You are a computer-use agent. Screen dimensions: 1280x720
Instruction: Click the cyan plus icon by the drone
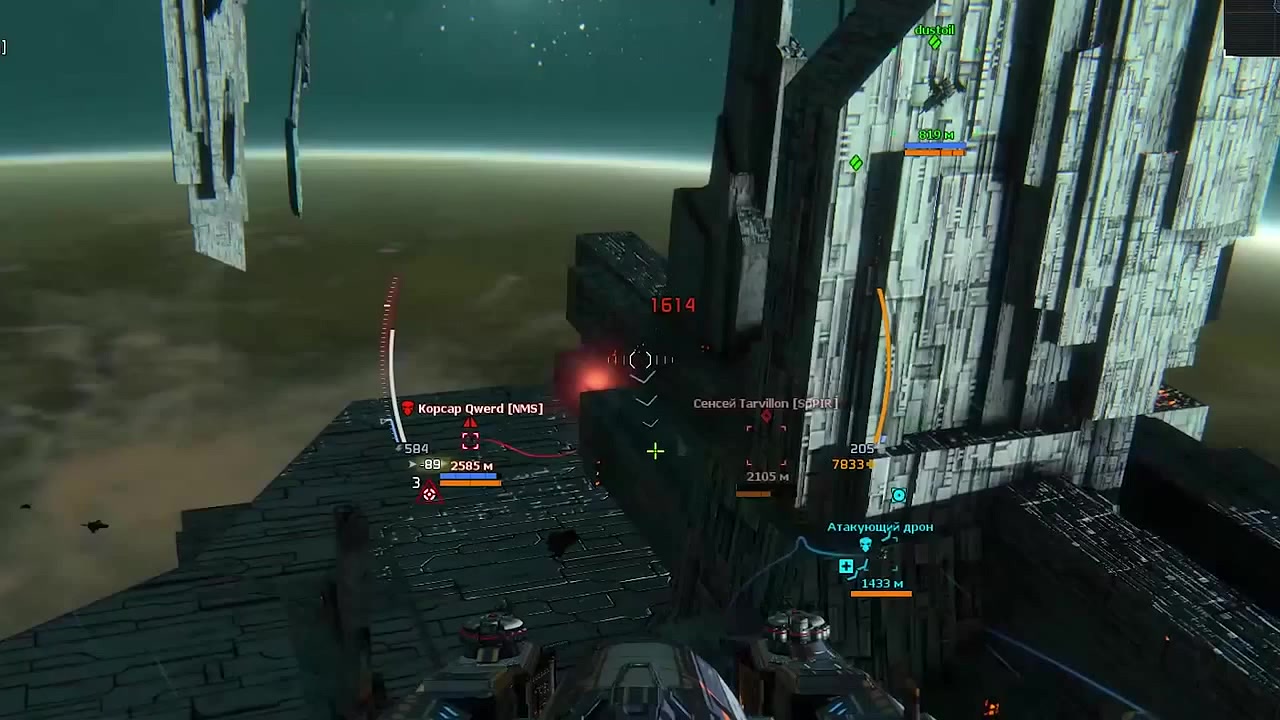(846, 567)
